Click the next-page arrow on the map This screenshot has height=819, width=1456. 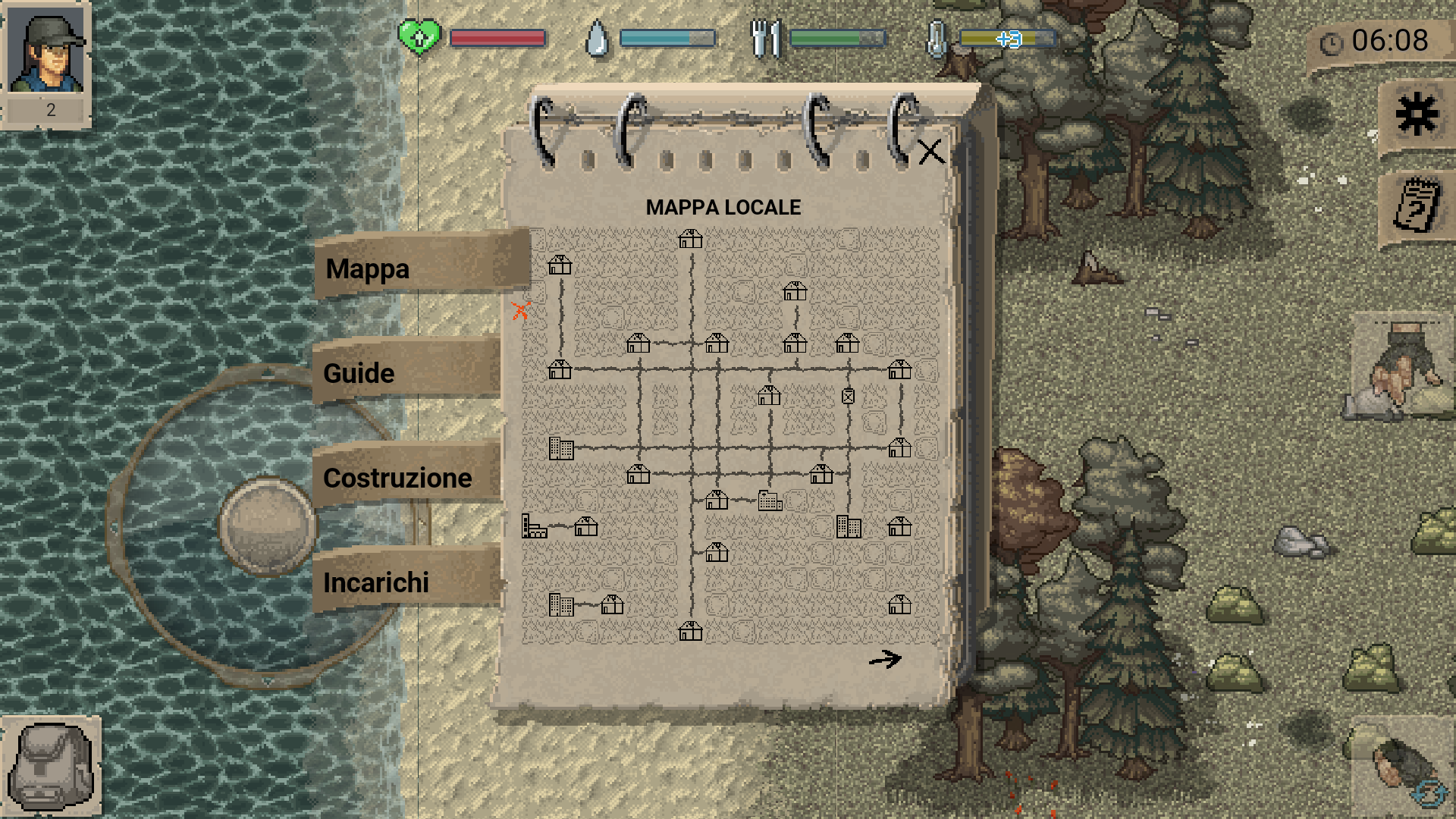[885, 660]
